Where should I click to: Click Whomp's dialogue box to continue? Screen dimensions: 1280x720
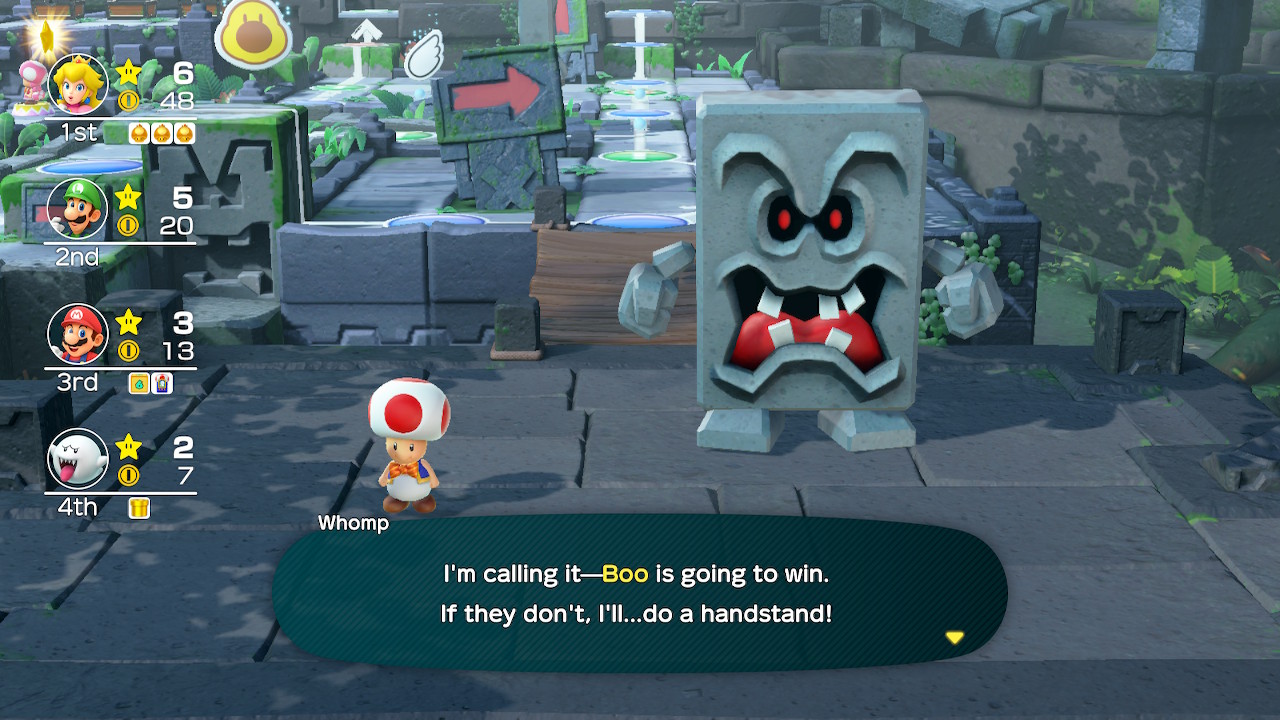click(638, 595)
